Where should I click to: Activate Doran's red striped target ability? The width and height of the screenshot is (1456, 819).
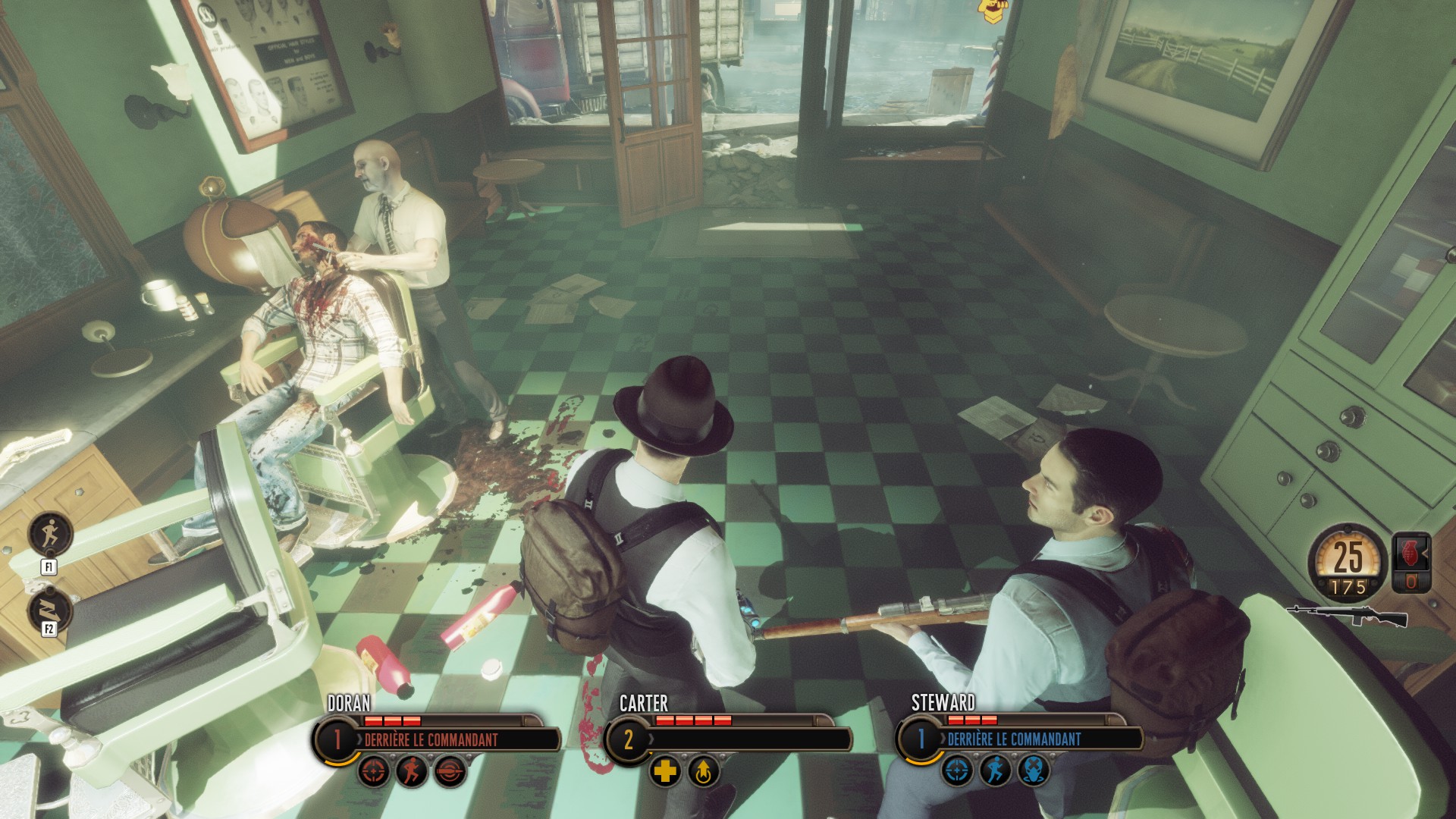(x=449, y=772)
